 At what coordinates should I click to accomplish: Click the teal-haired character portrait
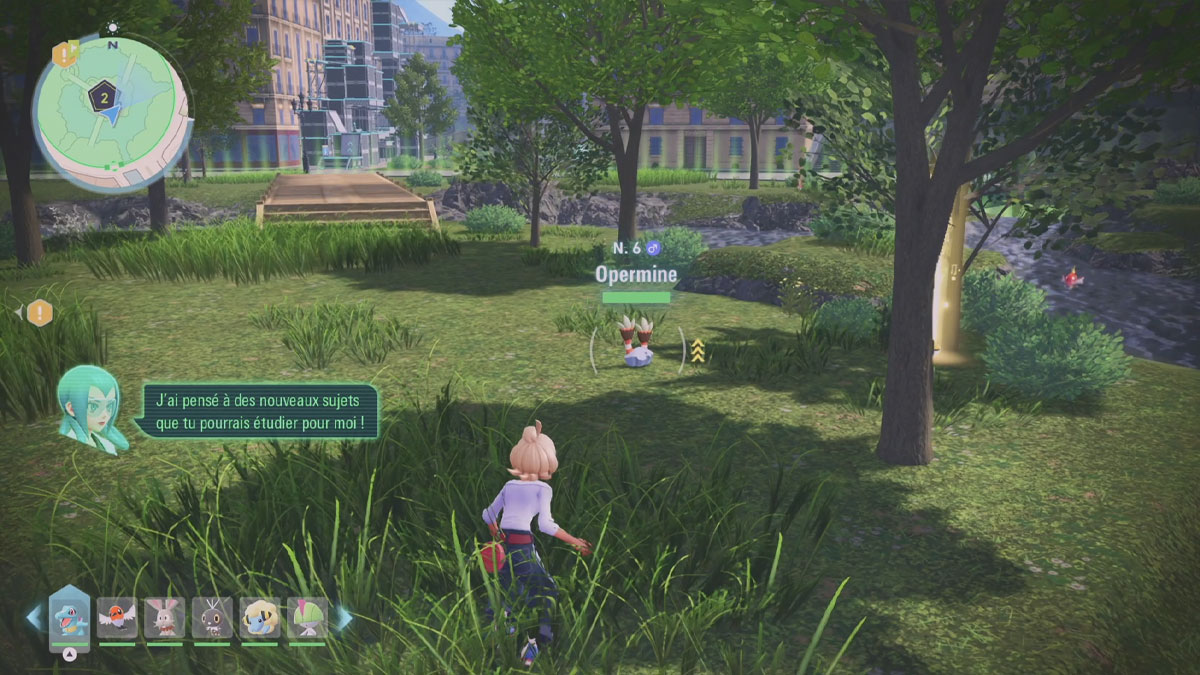pos(90,408)
